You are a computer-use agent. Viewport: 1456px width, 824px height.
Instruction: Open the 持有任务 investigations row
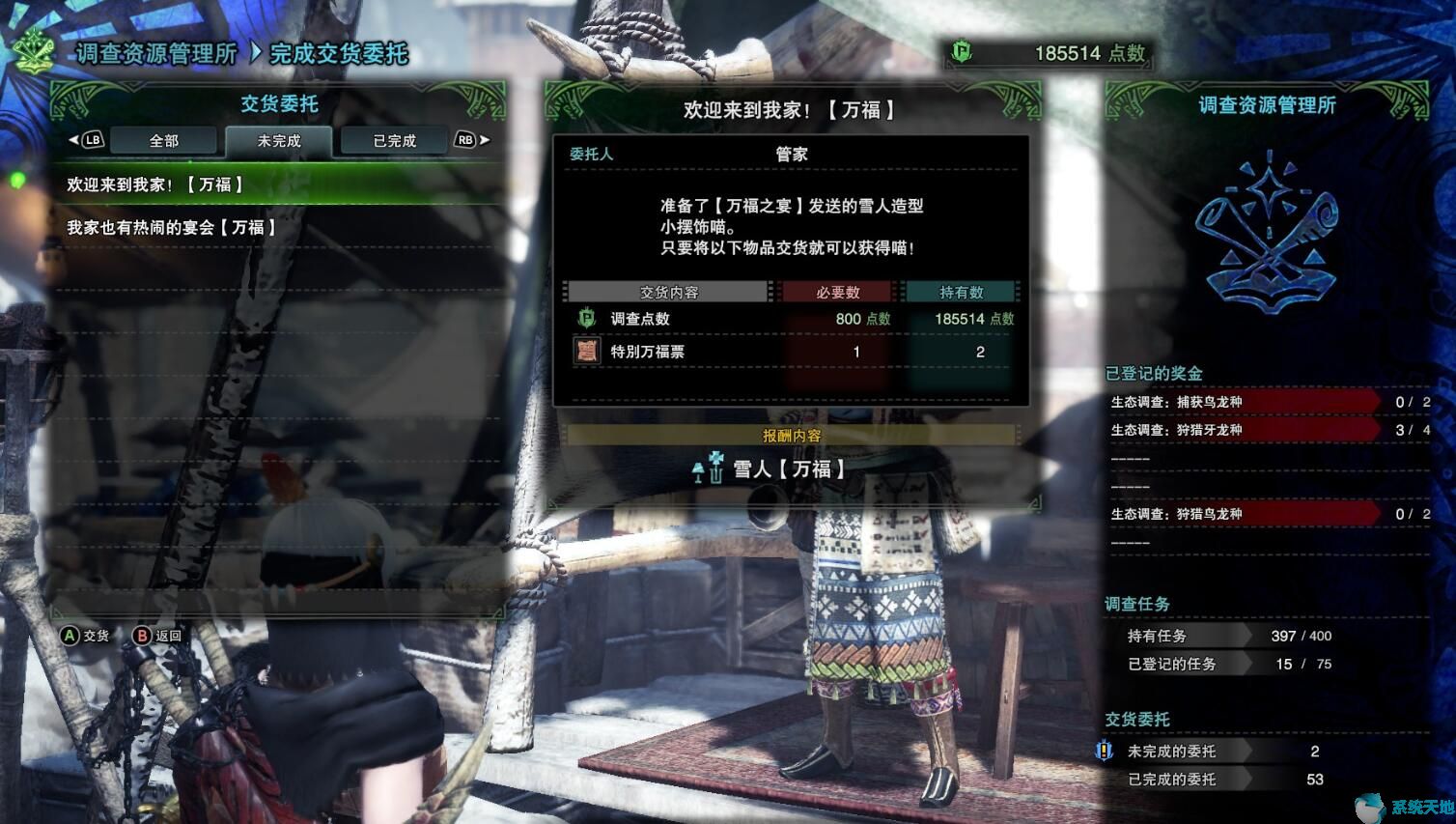pyautogui.click(x=1228, y=636)
